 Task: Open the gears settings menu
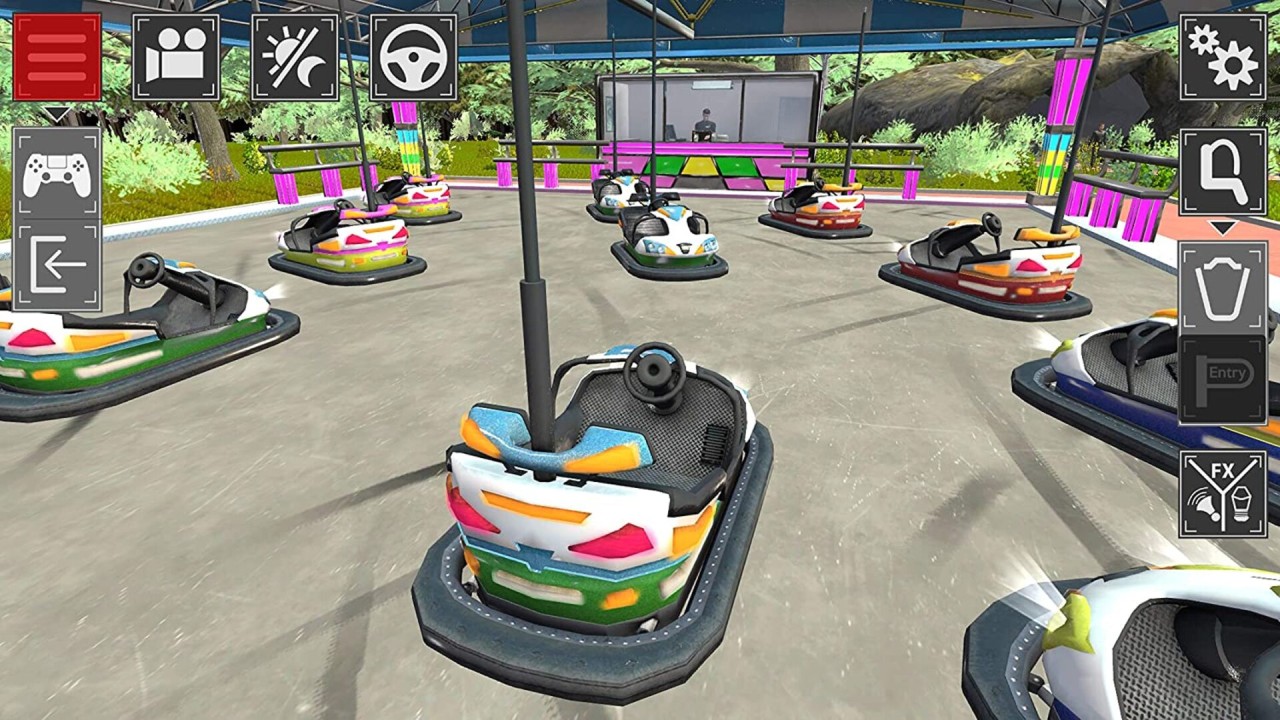coord(1223,57)
